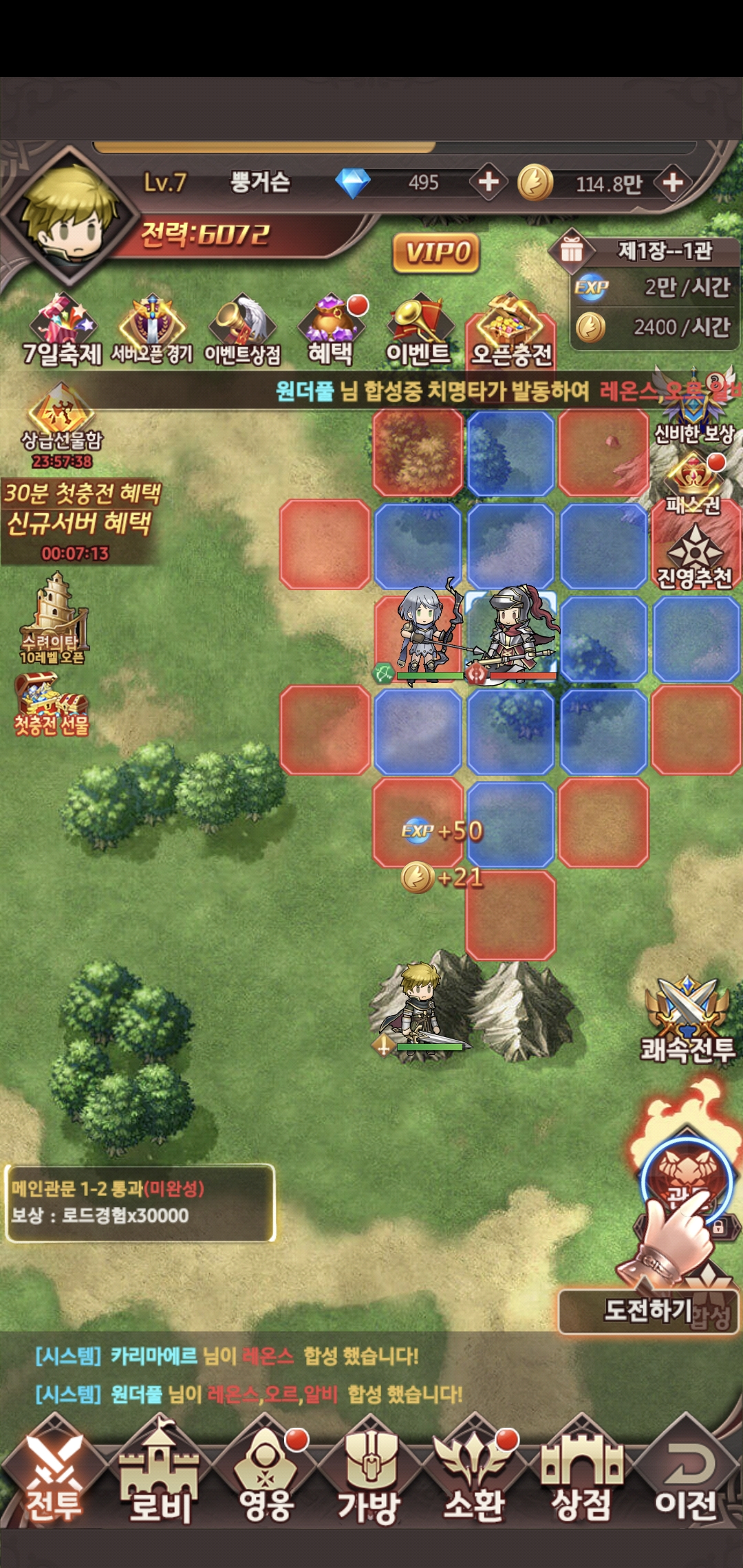The height and width of the screenshot is (1568, 743).
Task: Open the VIP0 badge
Action: (x=436, y=252)
